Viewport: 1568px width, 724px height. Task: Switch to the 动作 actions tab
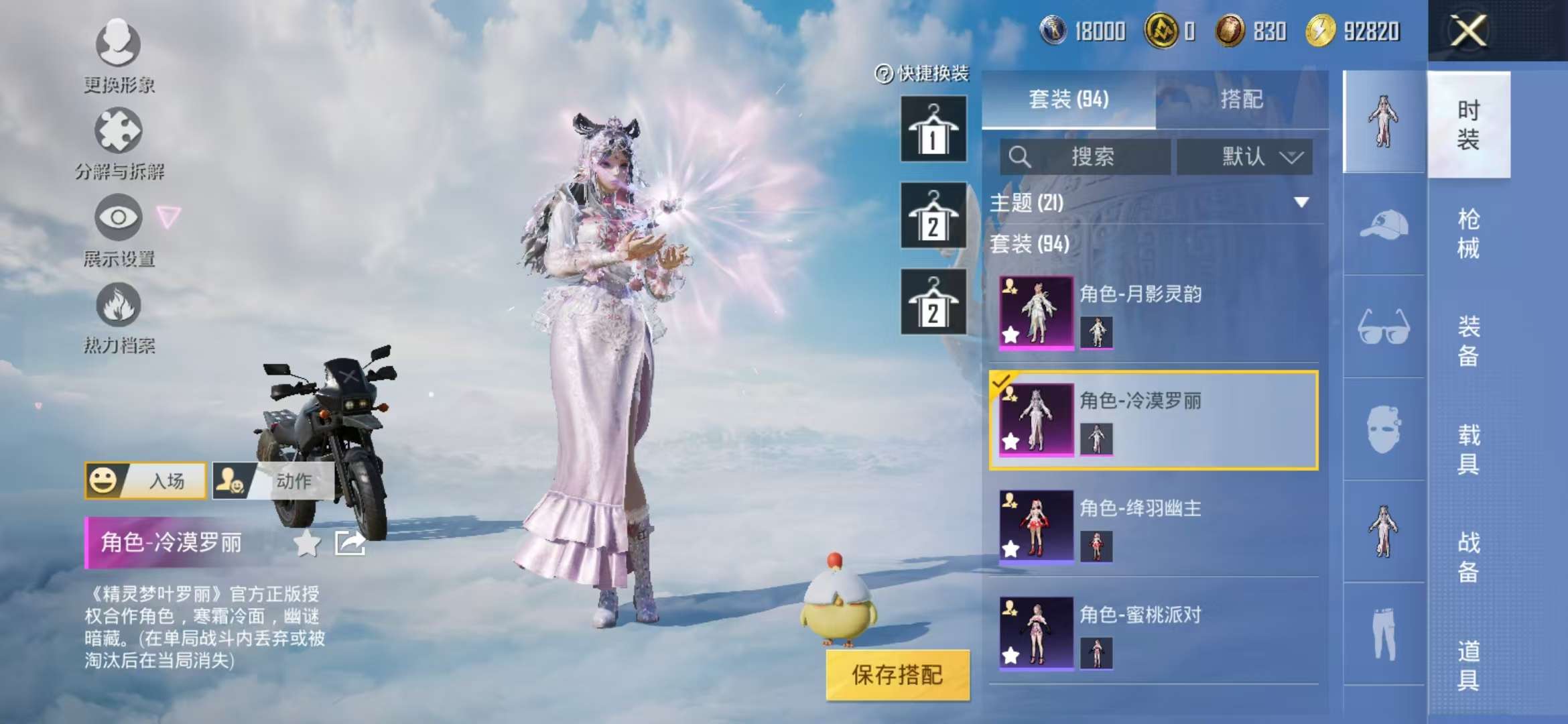(295, 481)
